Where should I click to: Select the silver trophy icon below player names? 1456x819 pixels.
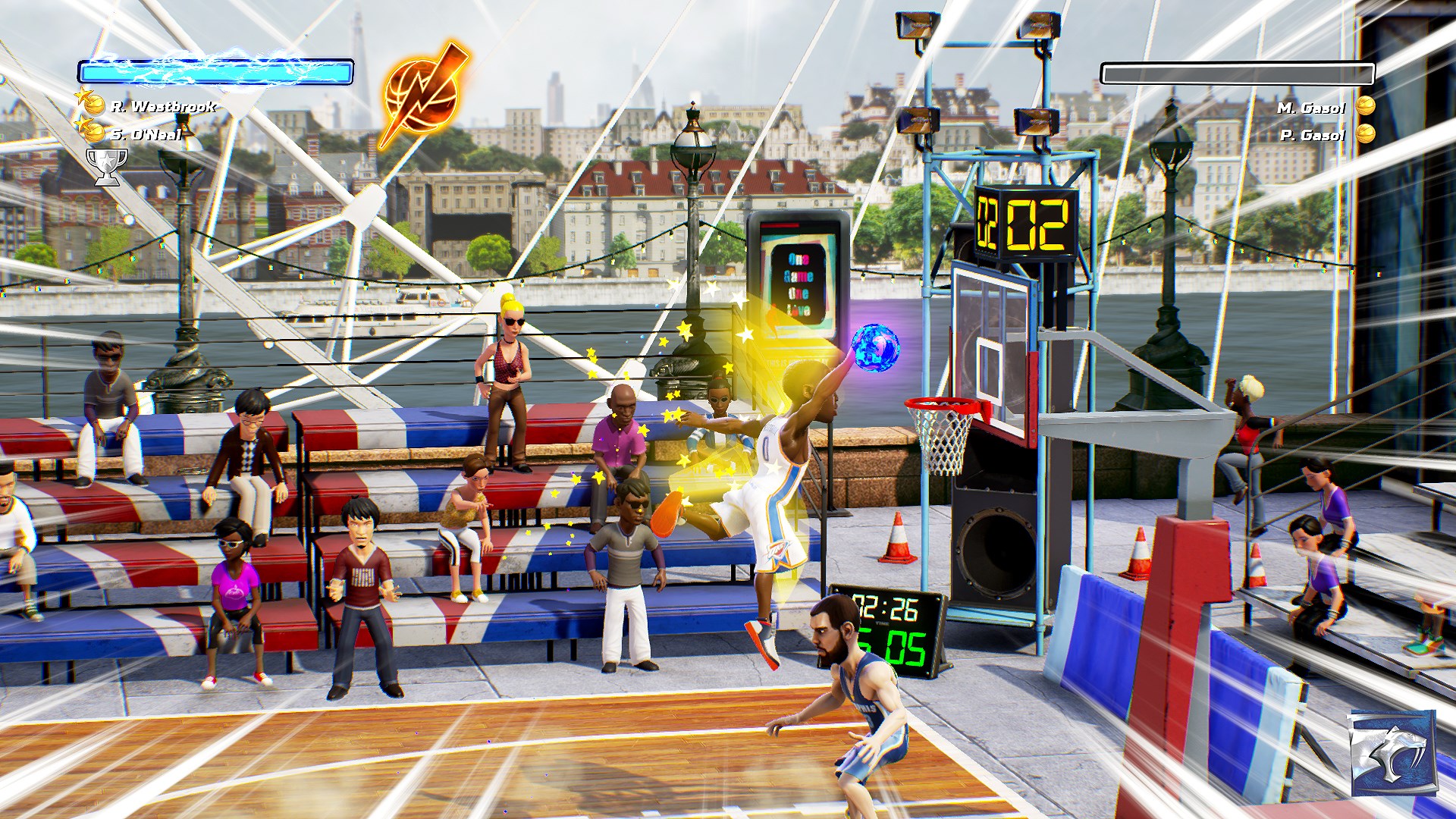tap(108, 164)
